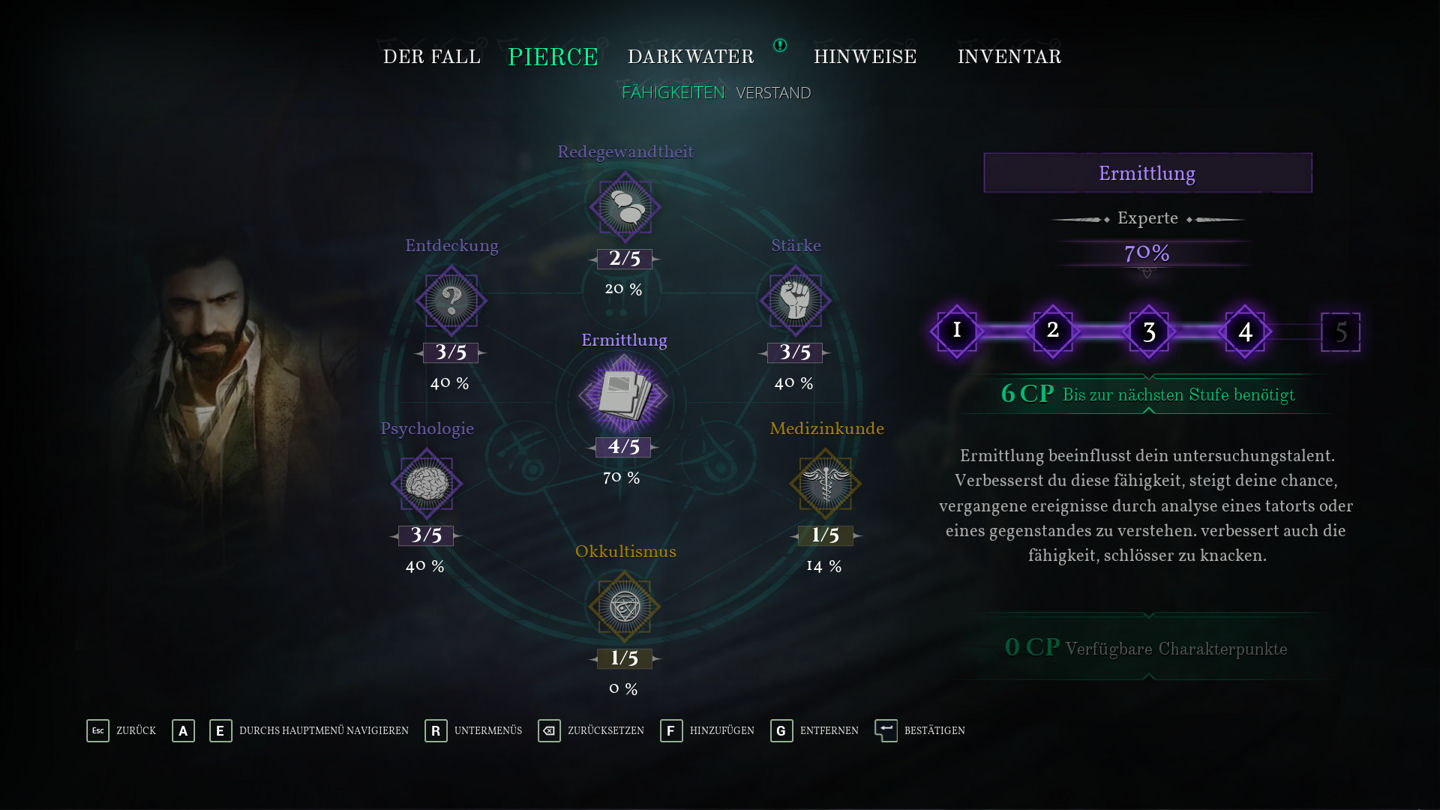Go to the Darkwater tab
Image resolution: width=1440 pixels, height=810 pixels.
(690, 57)
